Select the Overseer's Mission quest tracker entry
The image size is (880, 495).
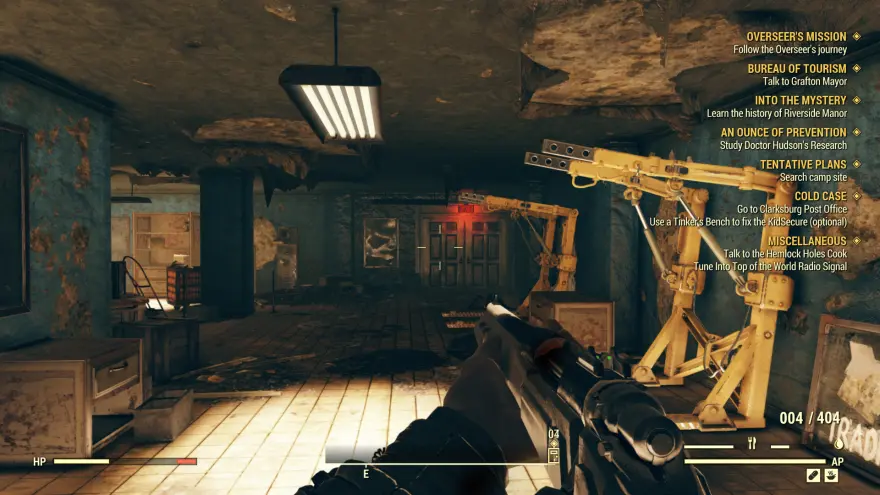tap(796, 37)
